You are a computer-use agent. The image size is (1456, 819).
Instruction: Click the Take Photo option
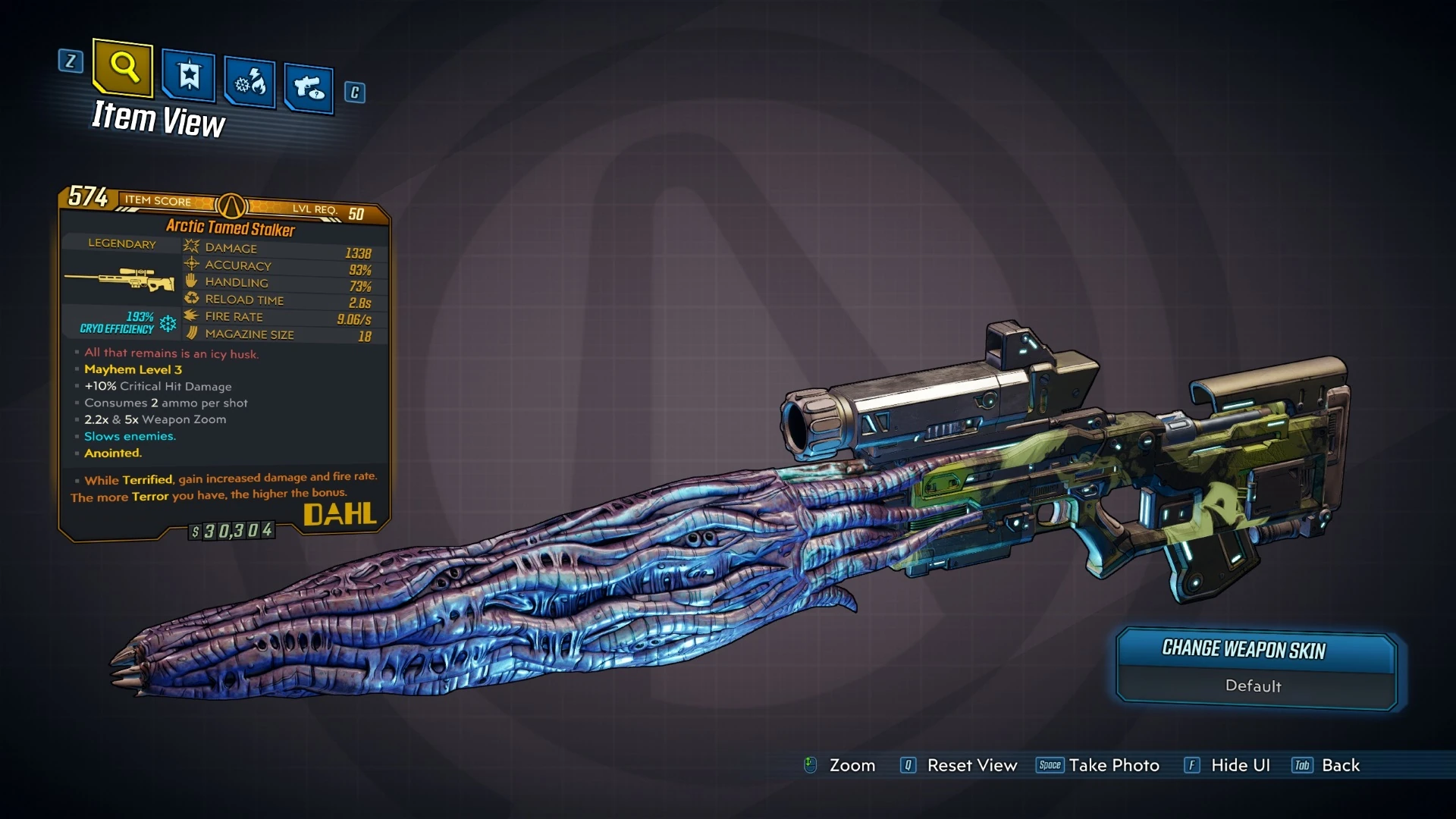[x=1112, y=765]
